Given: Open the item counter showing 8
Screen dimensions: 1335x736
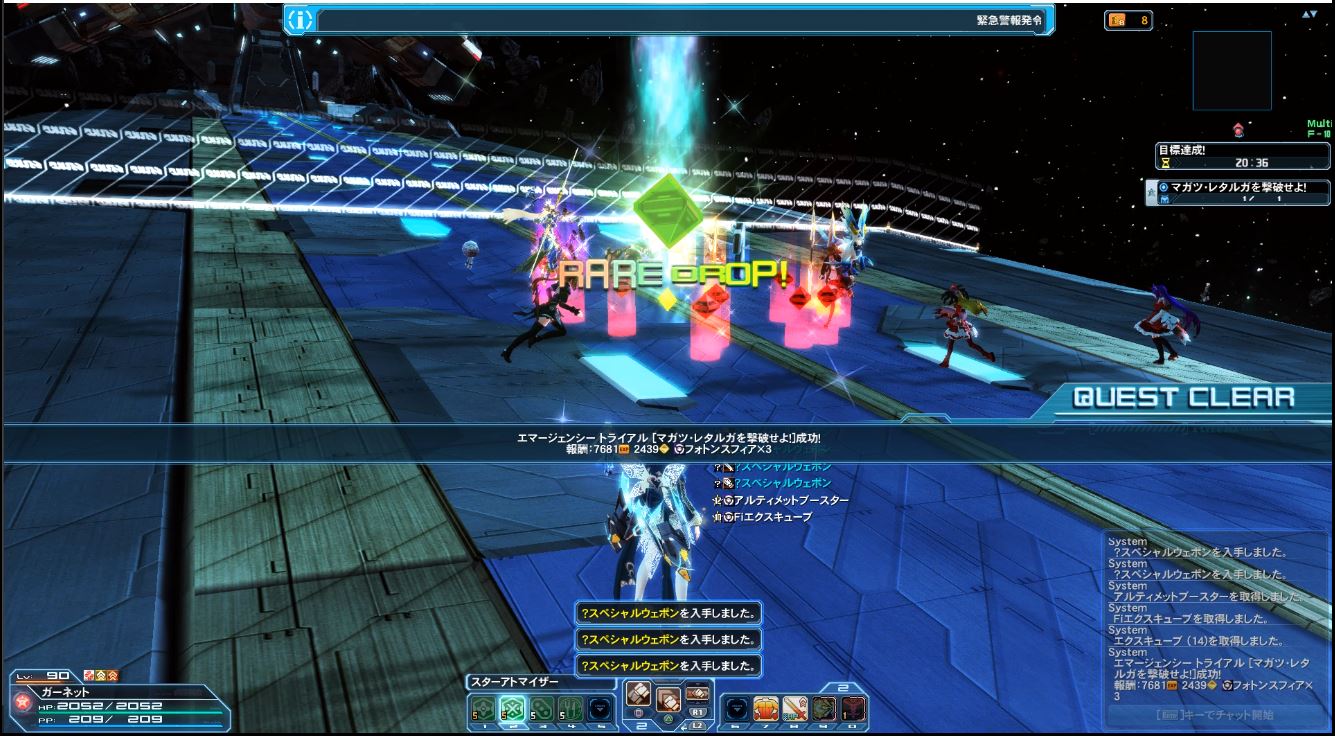Looking at the screenshot, I should tap(1128, 20).
